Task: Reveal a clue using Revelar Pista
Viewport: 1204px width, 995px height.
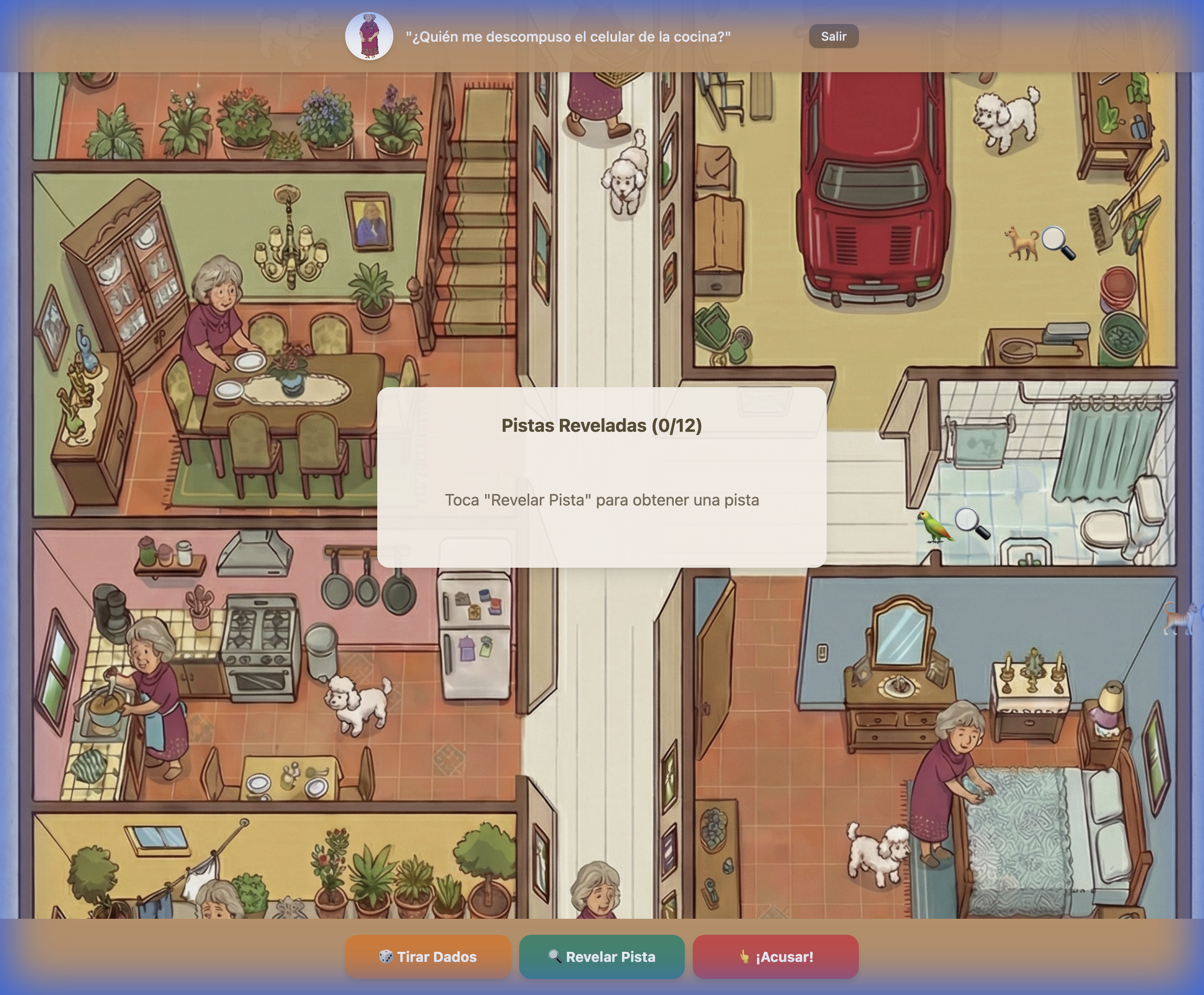Action: pos(601,956)
